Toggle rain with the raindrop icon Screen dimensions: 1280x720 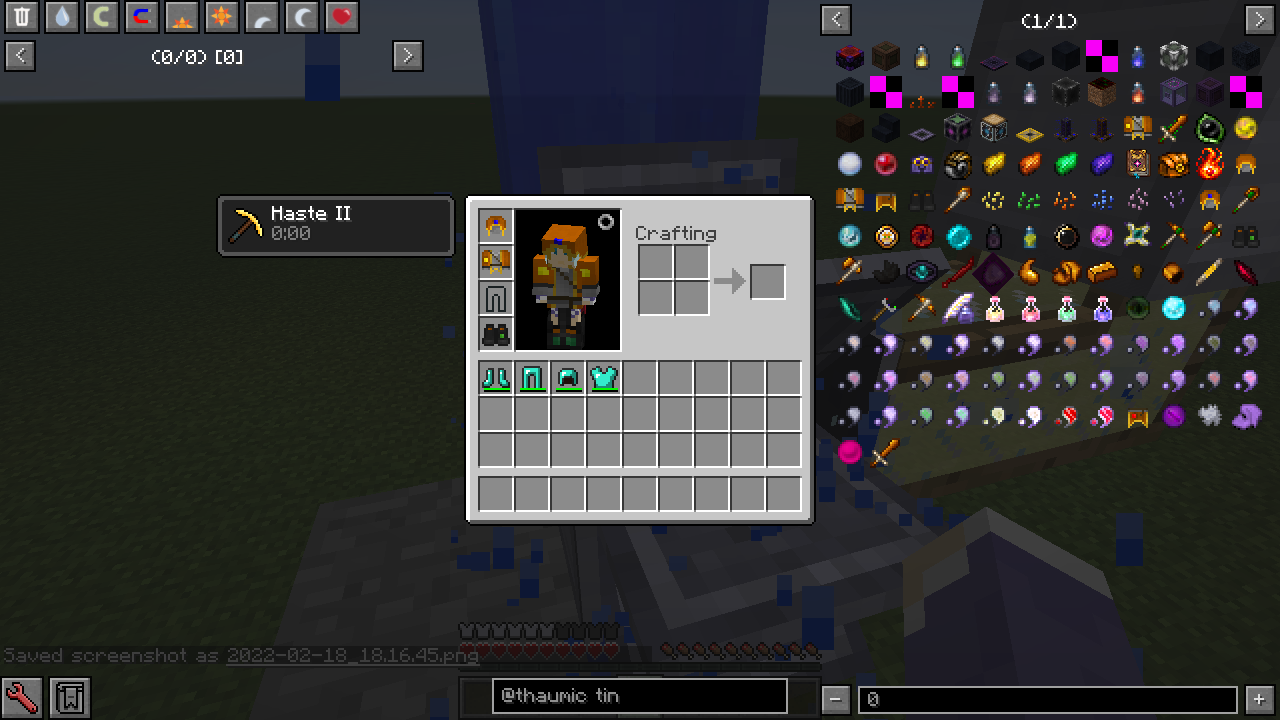point(61,17)
